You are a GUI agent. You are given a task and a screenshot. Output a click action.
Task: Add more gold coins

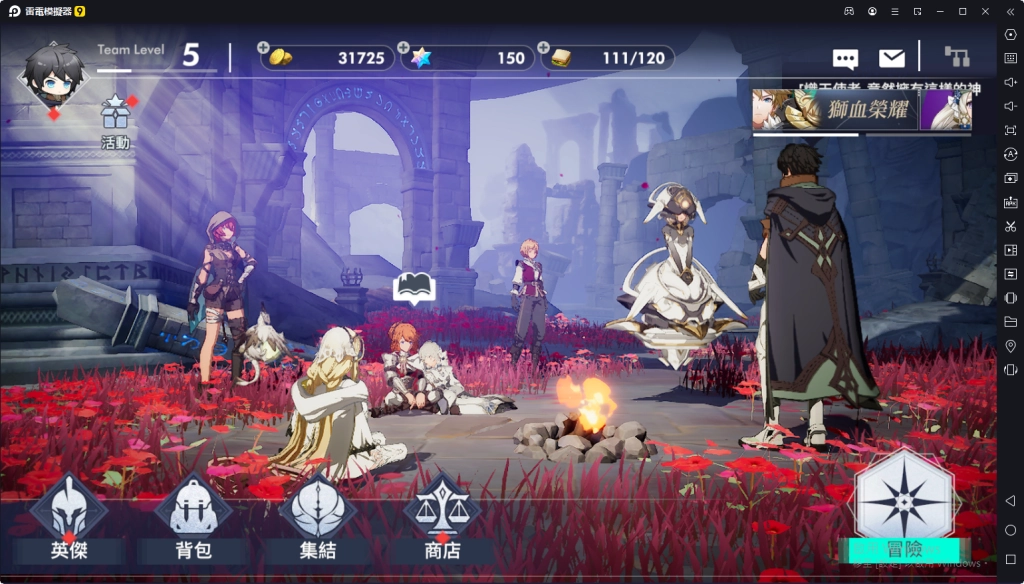click(x=263, y=47)
